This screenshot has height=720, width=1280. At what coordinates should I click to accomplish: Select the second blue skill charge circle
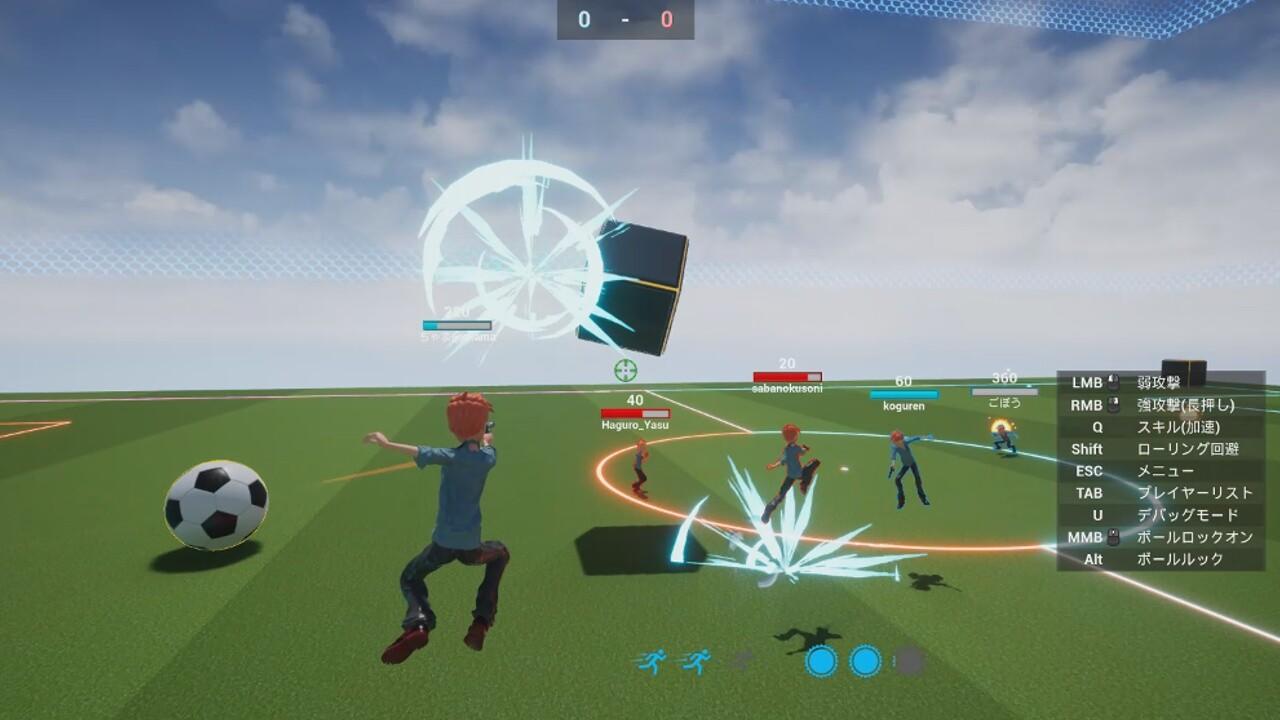coord(865,661)
